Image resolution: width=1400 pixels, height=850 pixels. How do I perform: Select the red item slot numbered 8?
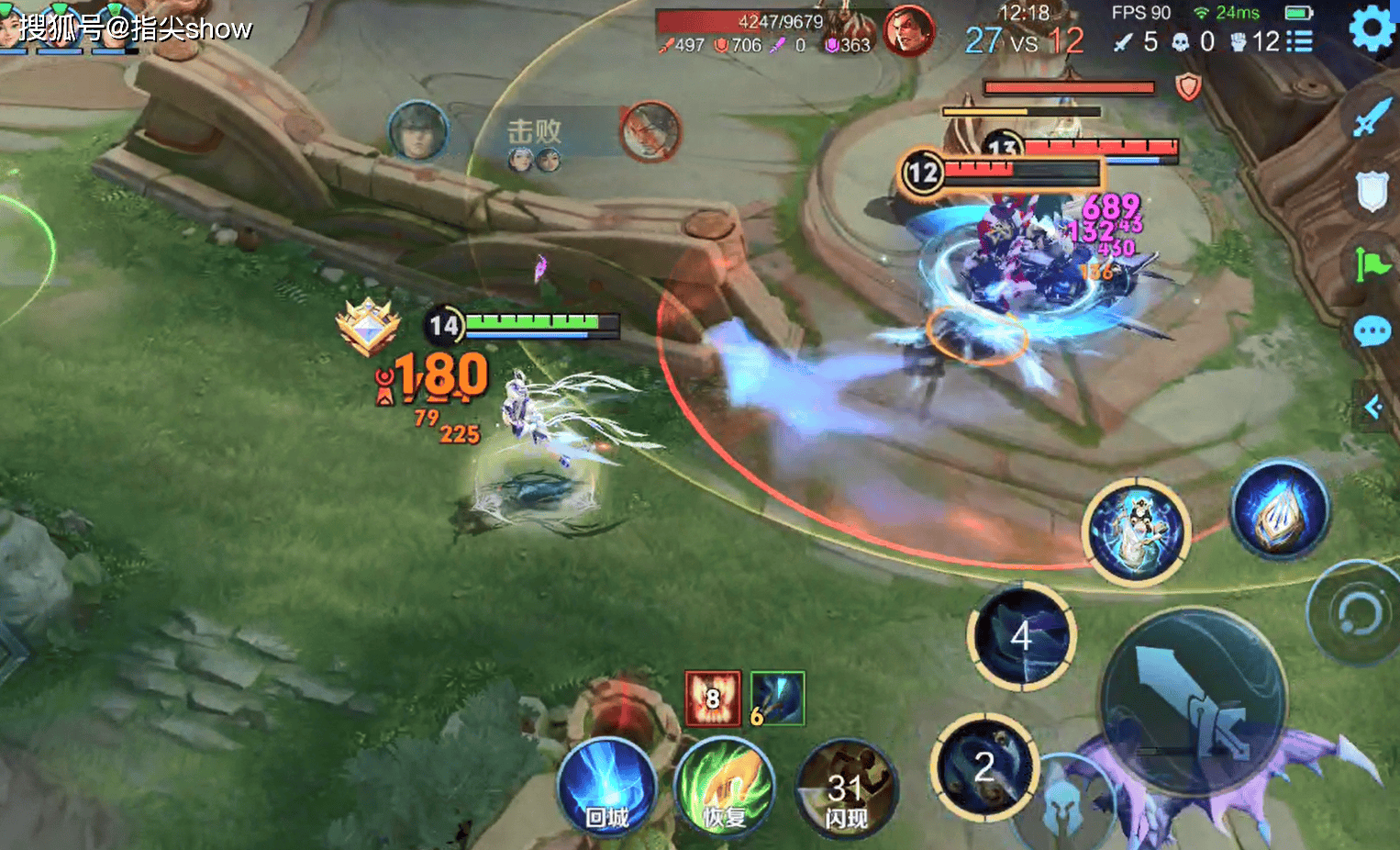[x=713, y=699]
